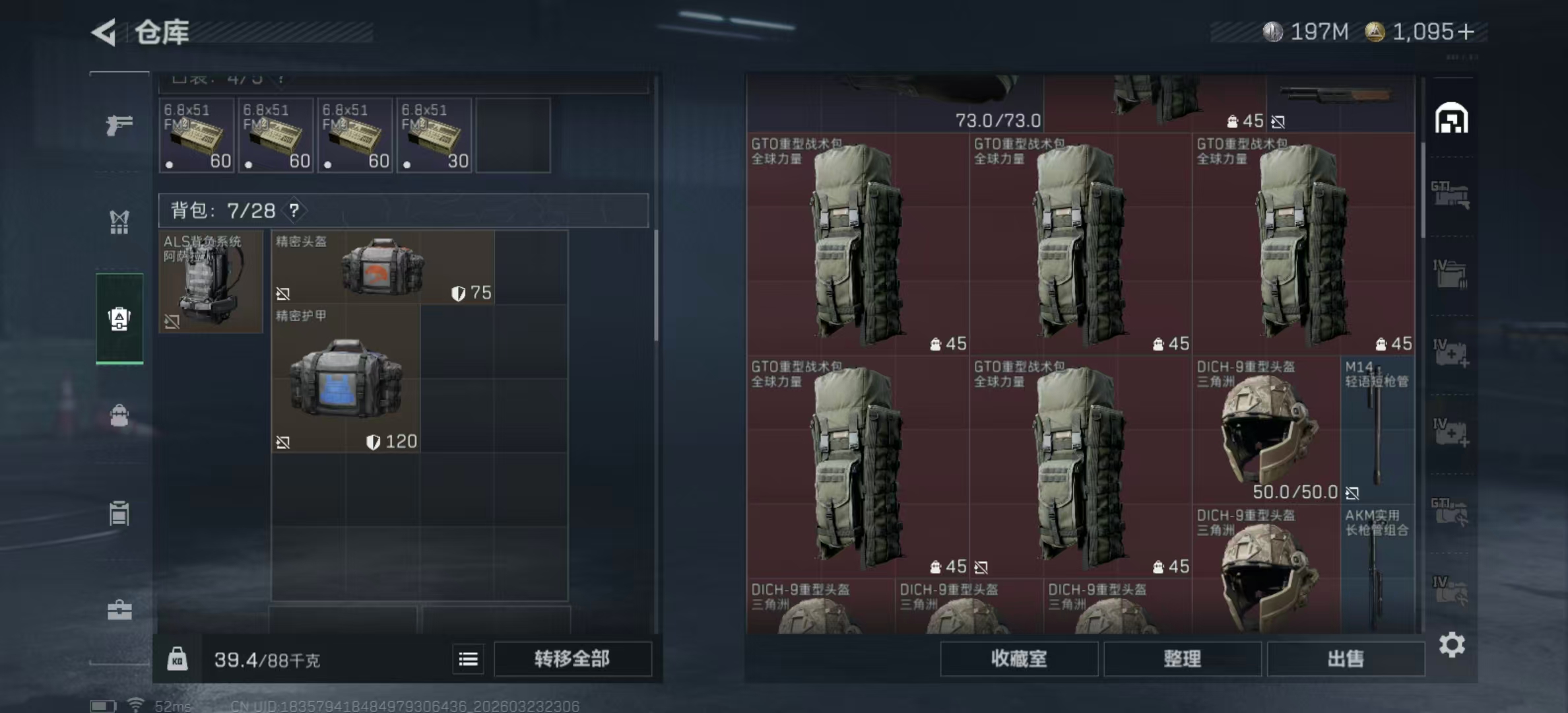The image size is (1568, 713).
Task: Select the ALS背负系统 backpack item
Action: coord(211,282)
